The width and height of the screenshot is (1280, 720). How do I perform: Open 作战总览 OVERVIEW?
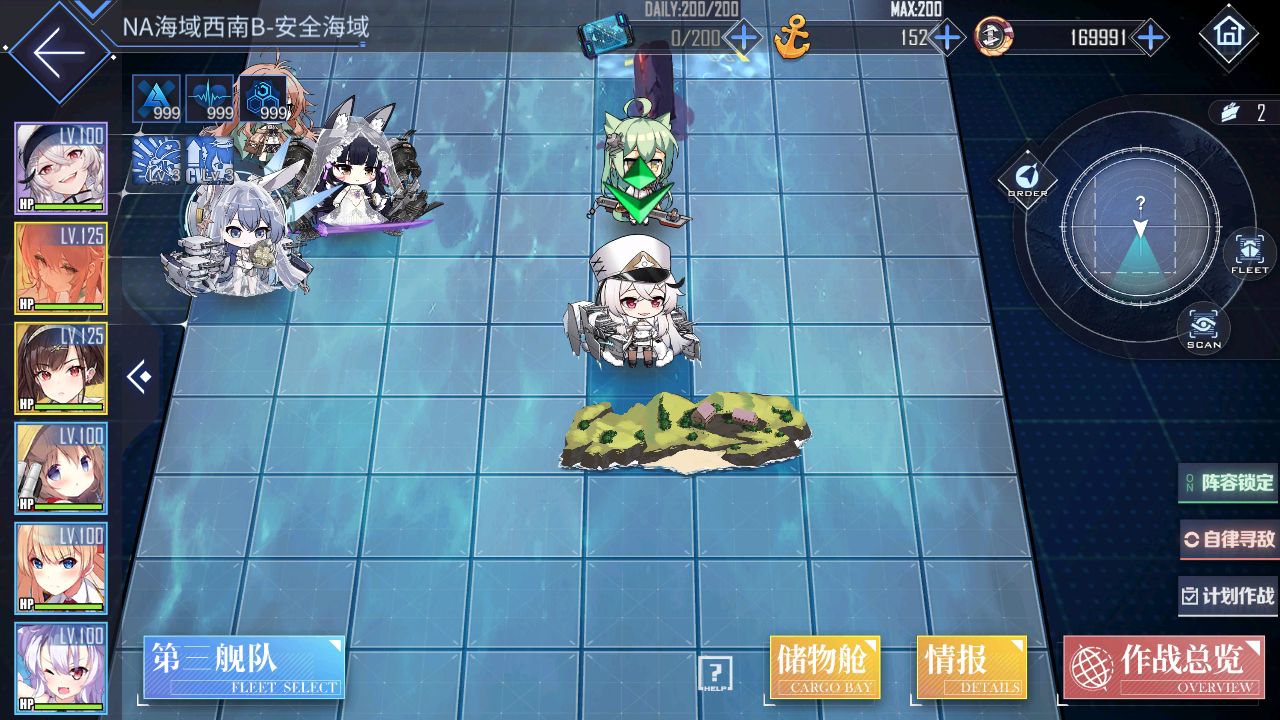pos(1163,667)
